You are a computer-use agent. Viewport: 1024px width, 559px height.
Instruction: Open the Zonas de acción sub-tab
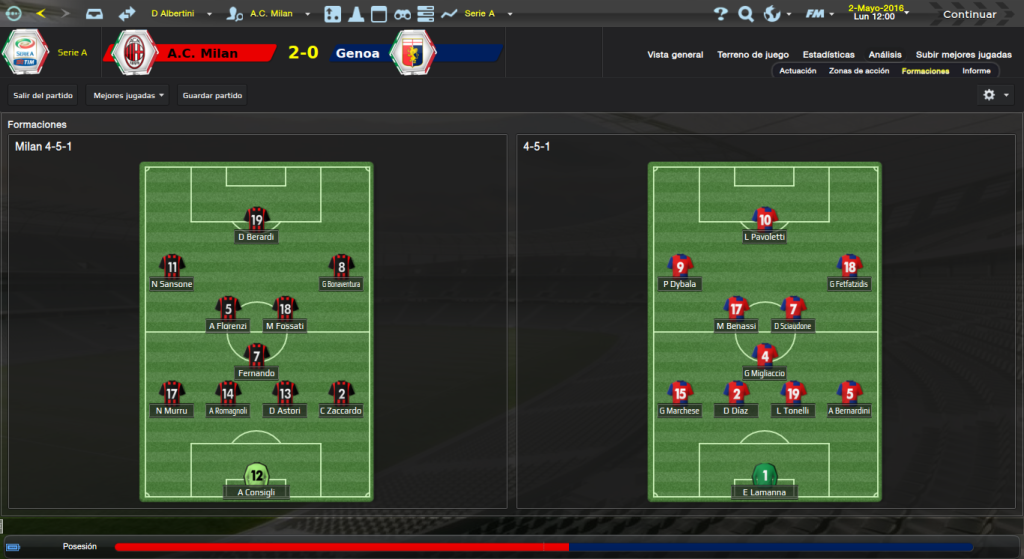[x=859, y=71]
